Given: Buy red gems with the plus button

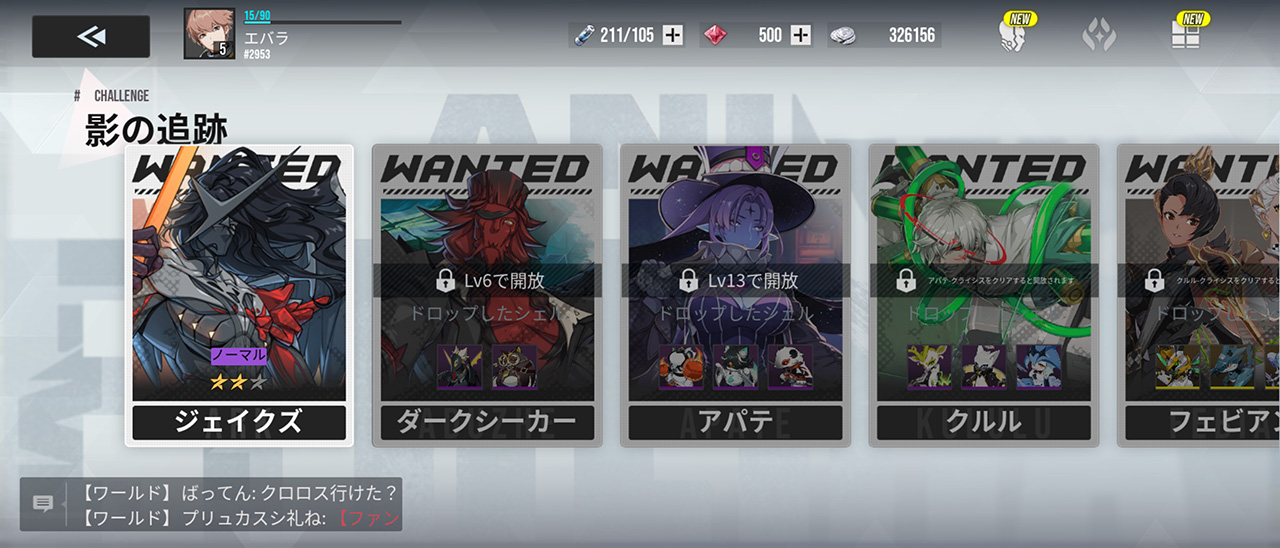Looking at the screenshot, I should point(801,36).
